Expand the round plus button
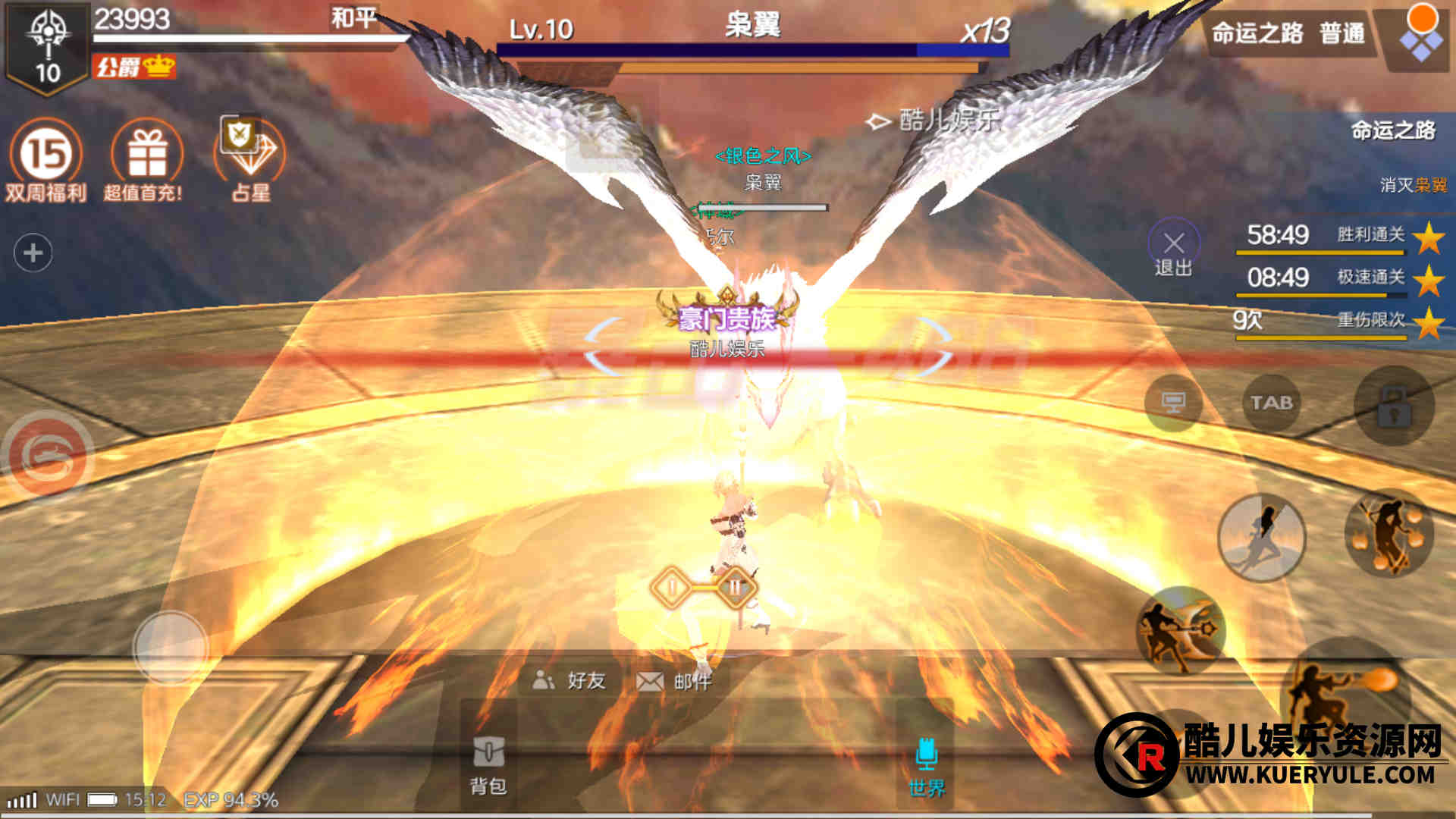The height and width of the screenshot is (819, 1456). [x=33, y=253]
